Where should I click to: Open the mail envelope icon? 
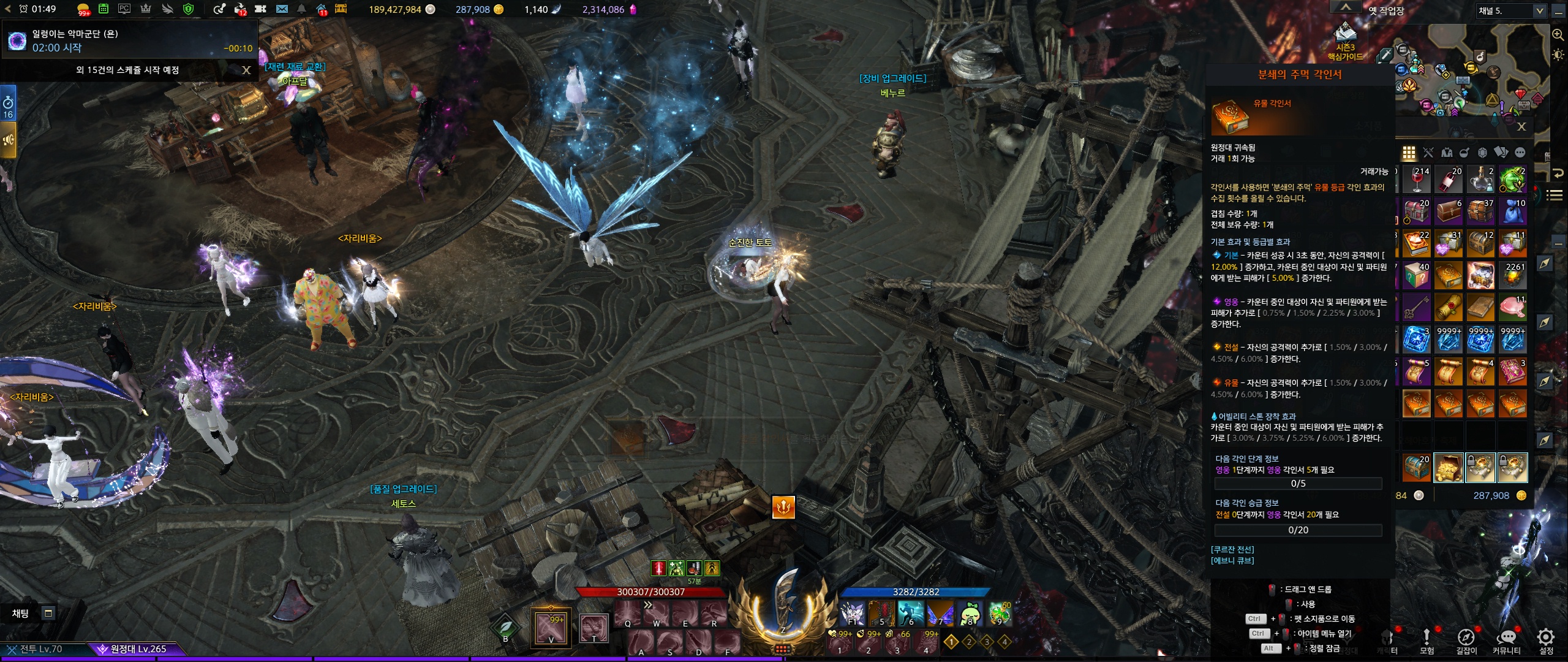pyautogui.click(x=282, y=9)
